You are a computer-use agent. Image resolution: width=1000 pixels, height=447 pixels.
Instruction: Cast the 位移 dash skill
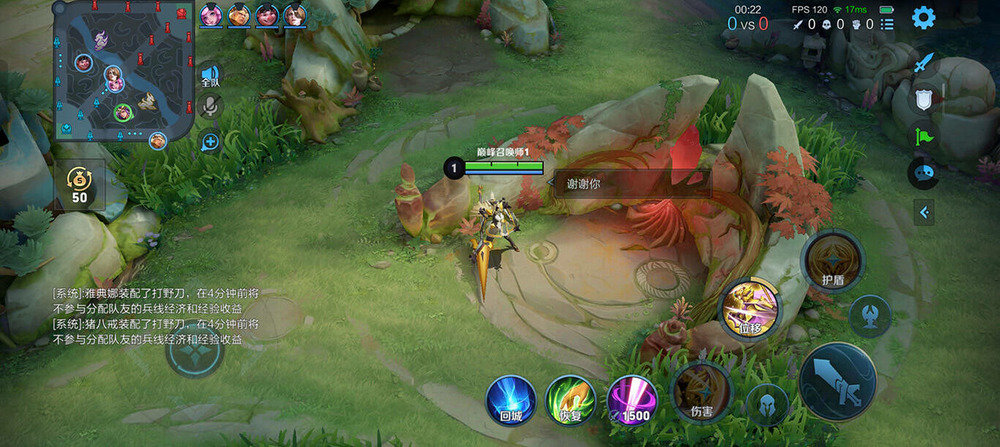point(749,308)
